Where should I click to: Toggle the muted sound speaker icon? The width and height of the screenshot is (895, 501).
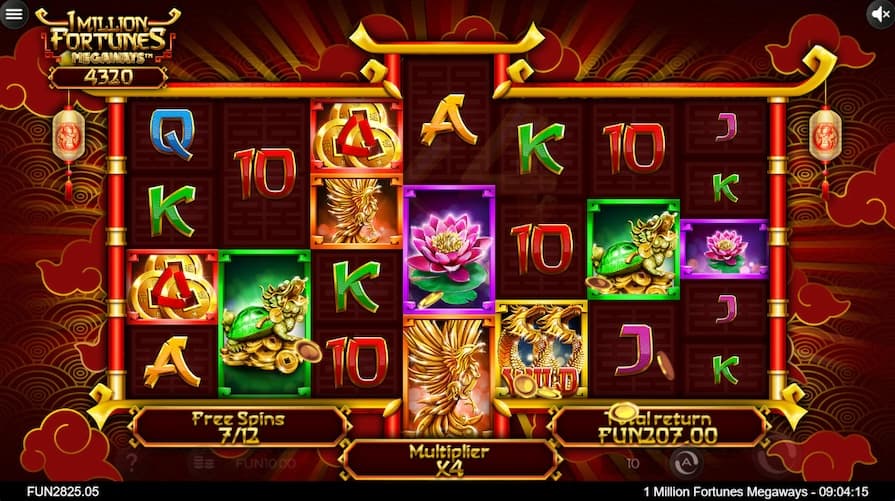pyautogui.click(x=880, y=14)
